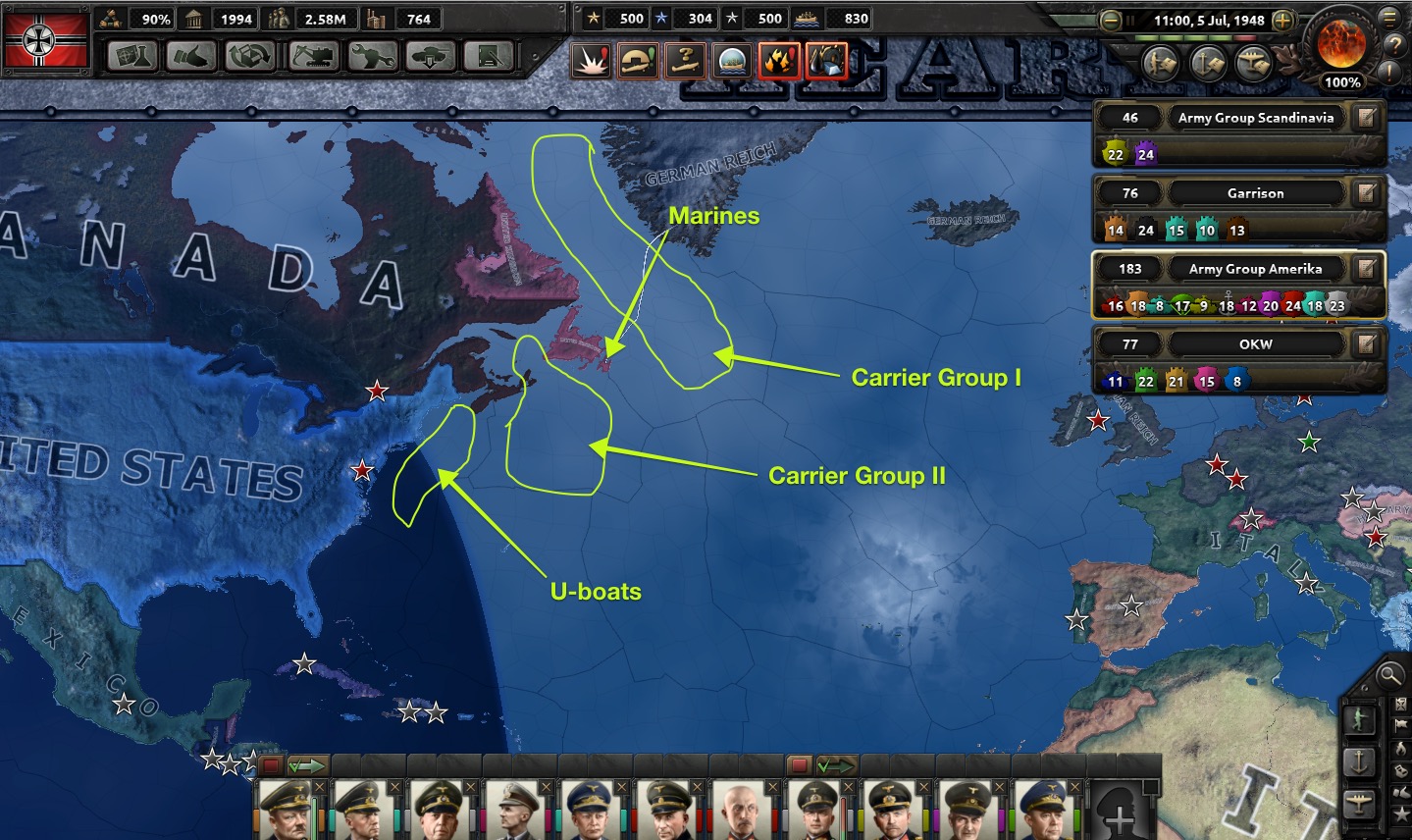This screenshot has width=1412, height=840.
Task: Select the Garrison army group
Action: [x=1255, y=193]
